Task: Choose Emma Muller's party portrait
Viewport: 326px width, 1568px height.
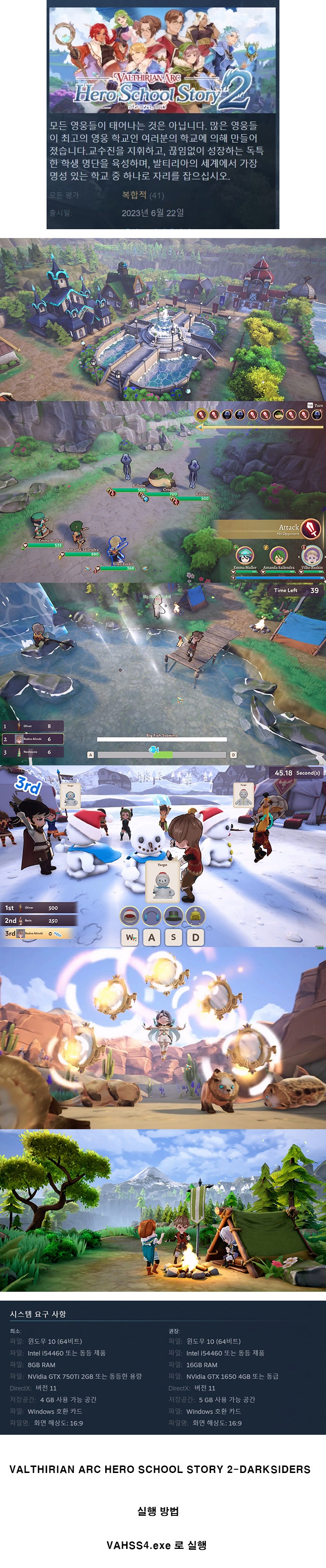Action: pyautogui.click(x=245, y=555)
